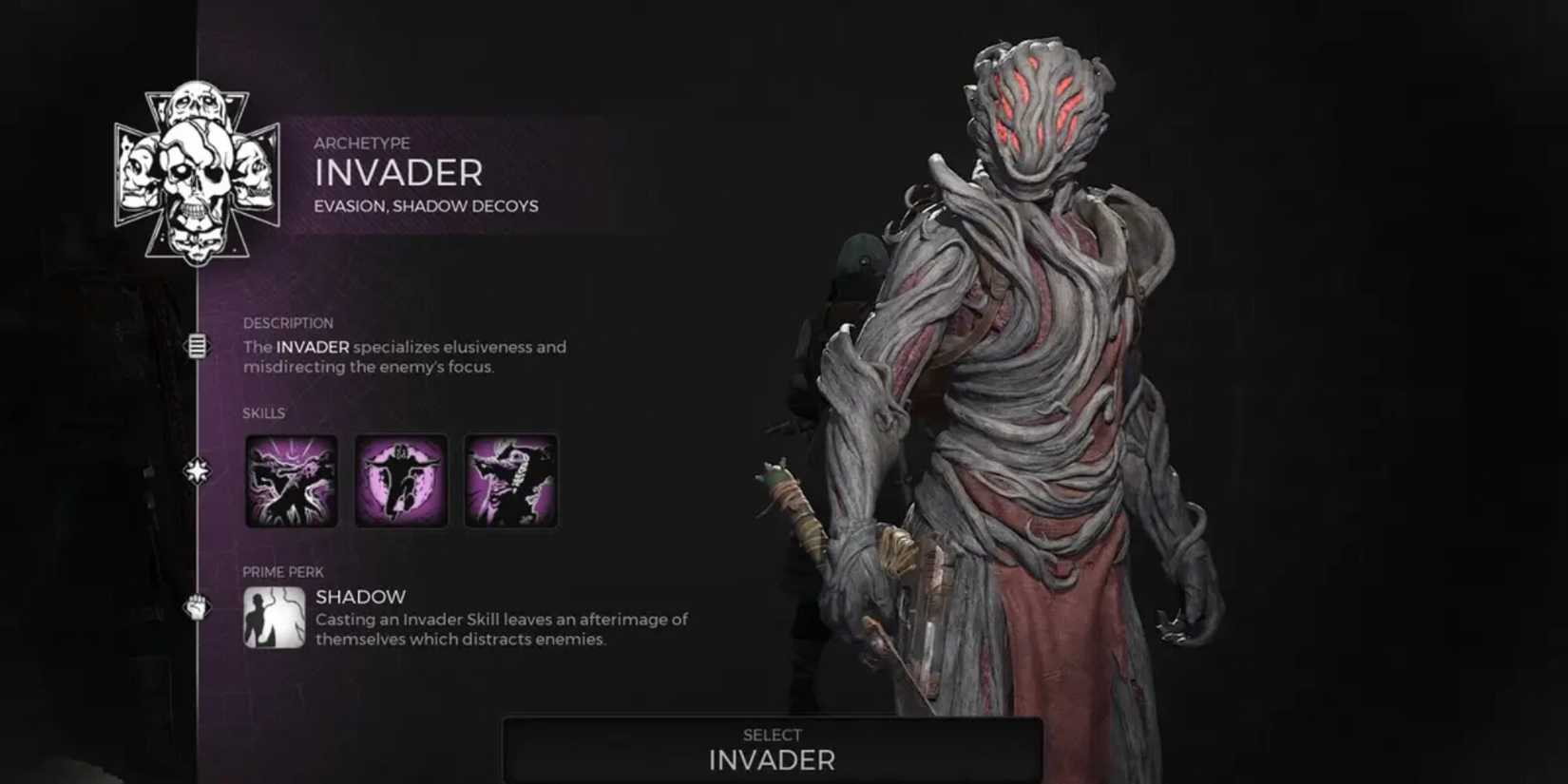The height and width of the screenshot is (784, 1568).
Task: Click the EVASION, SHADOW DECOYS subtitle
Action: click(426, 205)
